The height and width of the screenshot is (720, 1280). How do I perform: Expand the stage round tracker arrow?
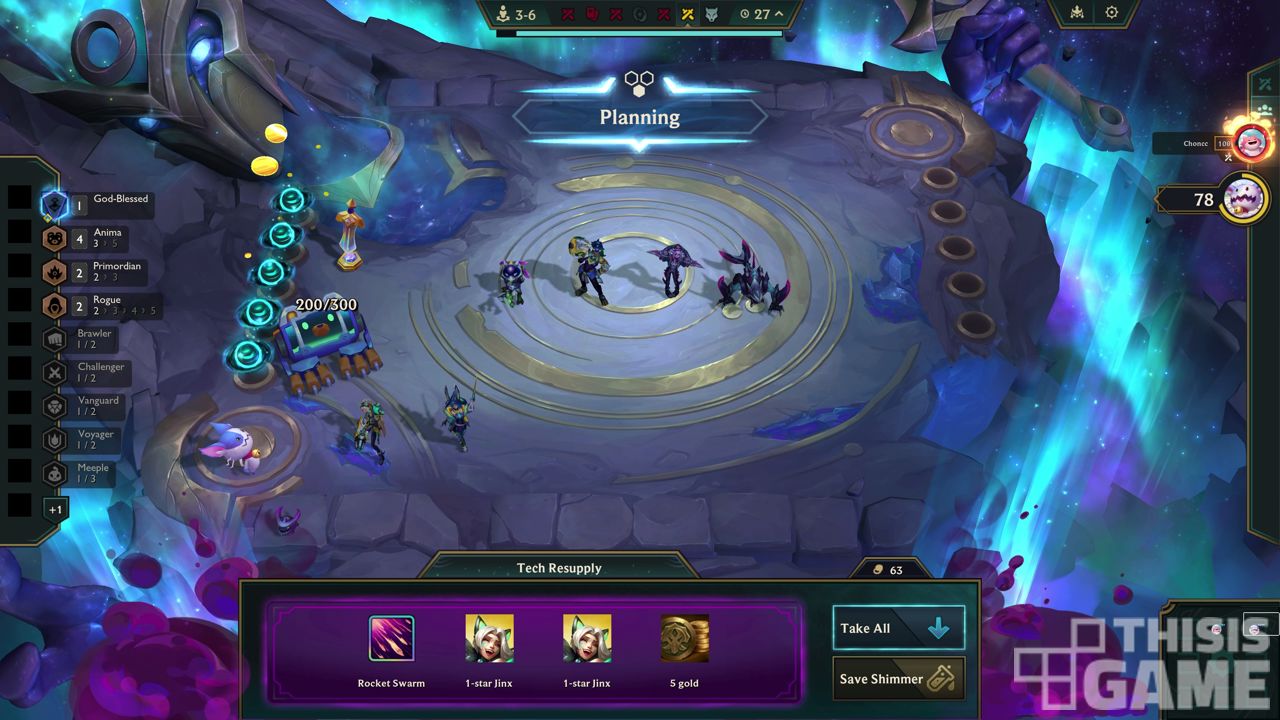779,14
